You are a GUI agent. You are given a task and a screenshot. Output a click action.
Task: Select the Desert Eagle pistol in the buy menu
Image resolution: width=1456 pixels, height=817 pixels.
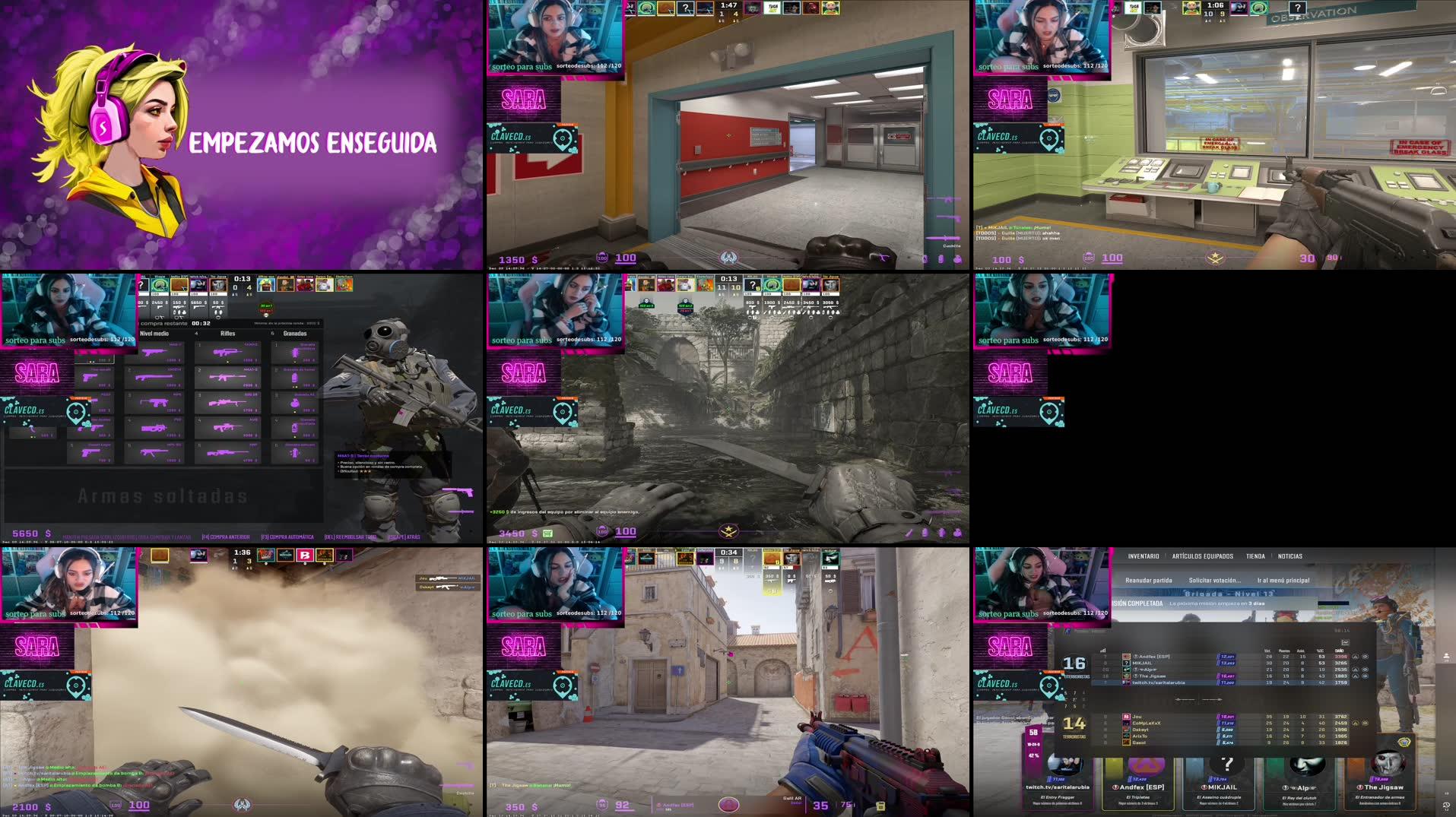click(94, 451)
